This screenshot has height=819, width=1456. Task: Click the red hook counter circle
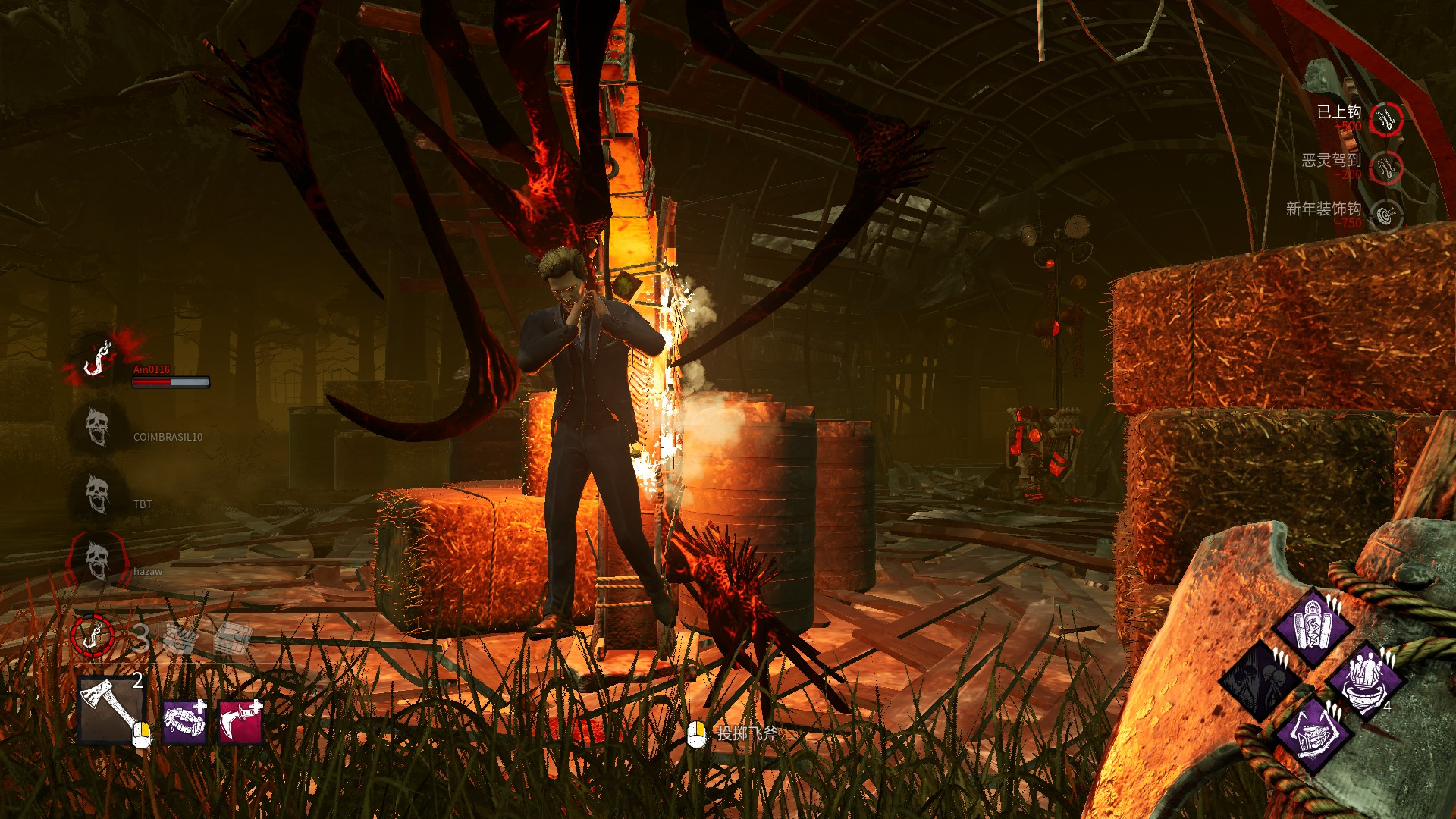click(x=93, y=635)
